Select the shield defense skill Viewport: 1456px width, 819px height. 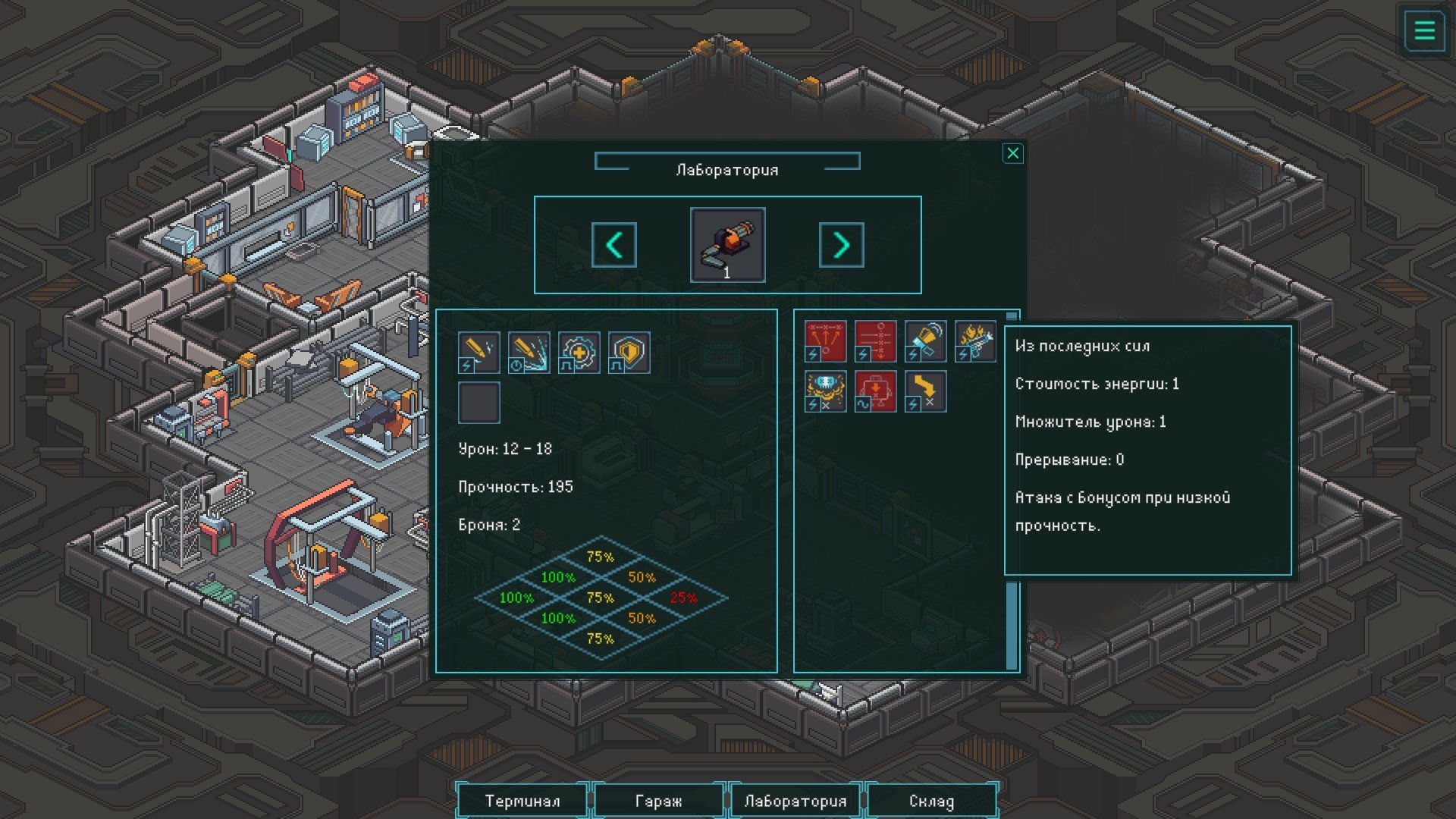pyautogui.click(x=629, y=353)
